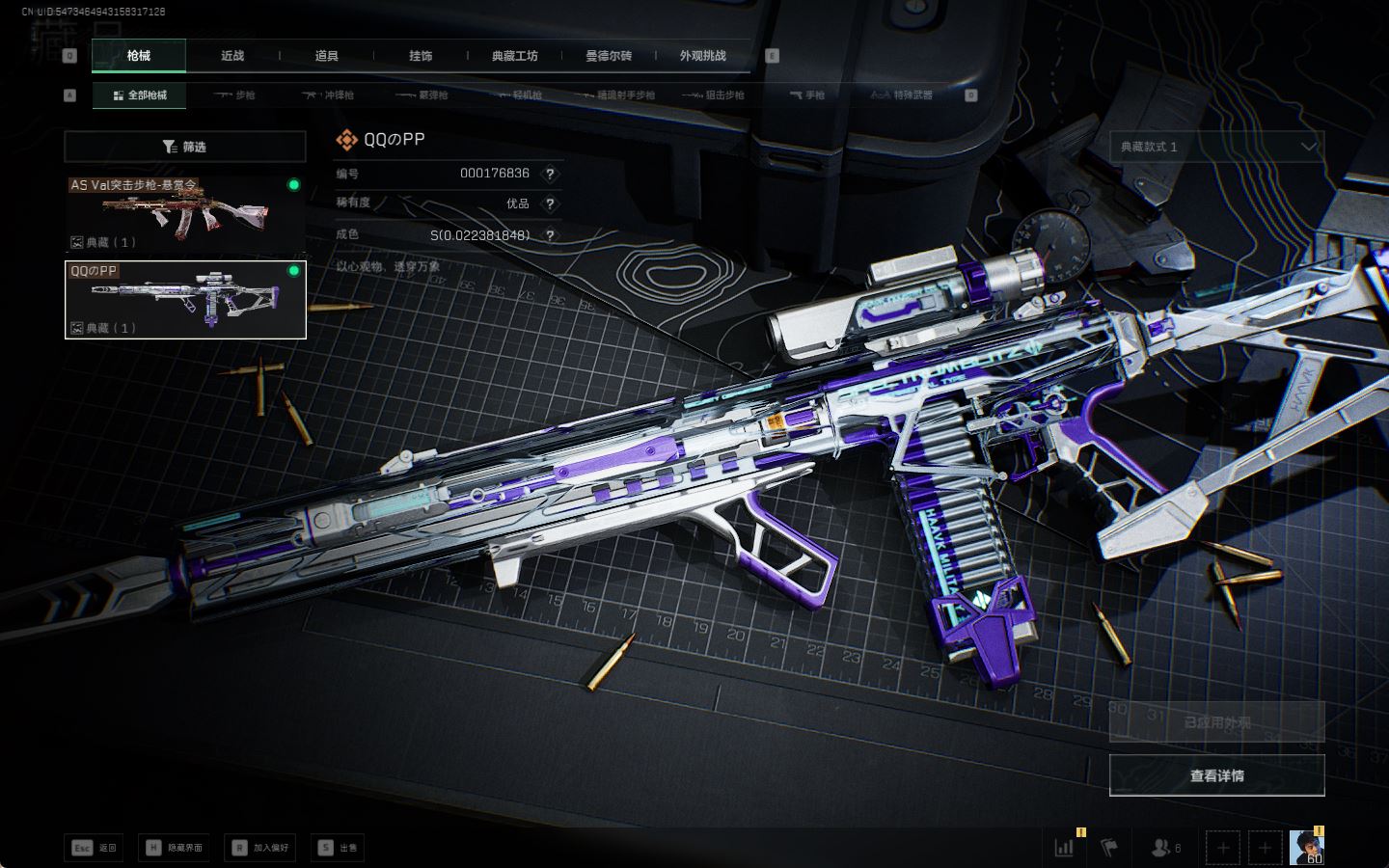This screenshot has width=1389, height=868.
Task: Select the AS Val 突击步枪 skin card
Action: point(185,212)
